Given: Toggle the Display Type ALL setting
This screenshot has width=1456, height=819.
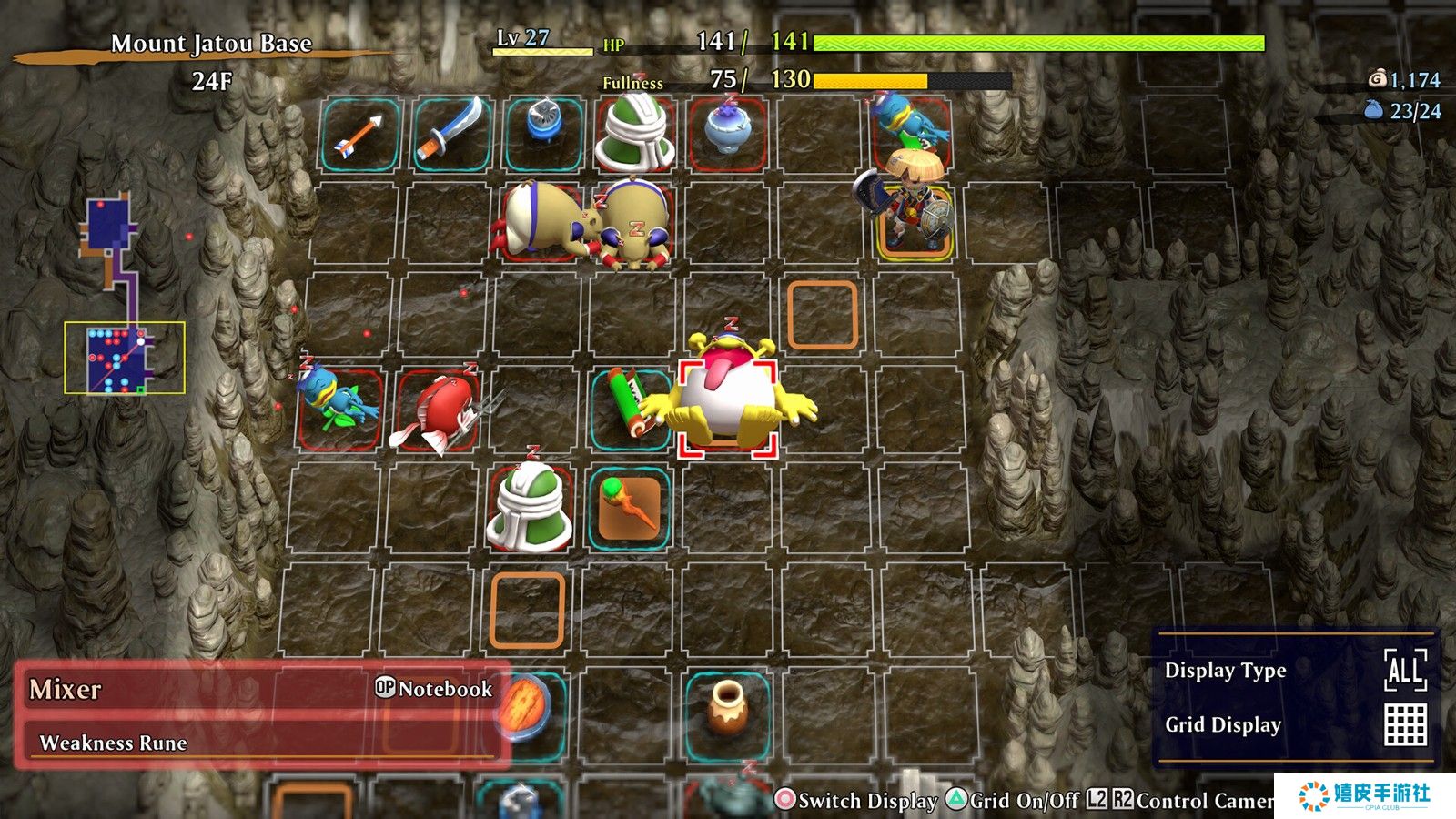Looking at the screenshot, I should (1404, 672).
